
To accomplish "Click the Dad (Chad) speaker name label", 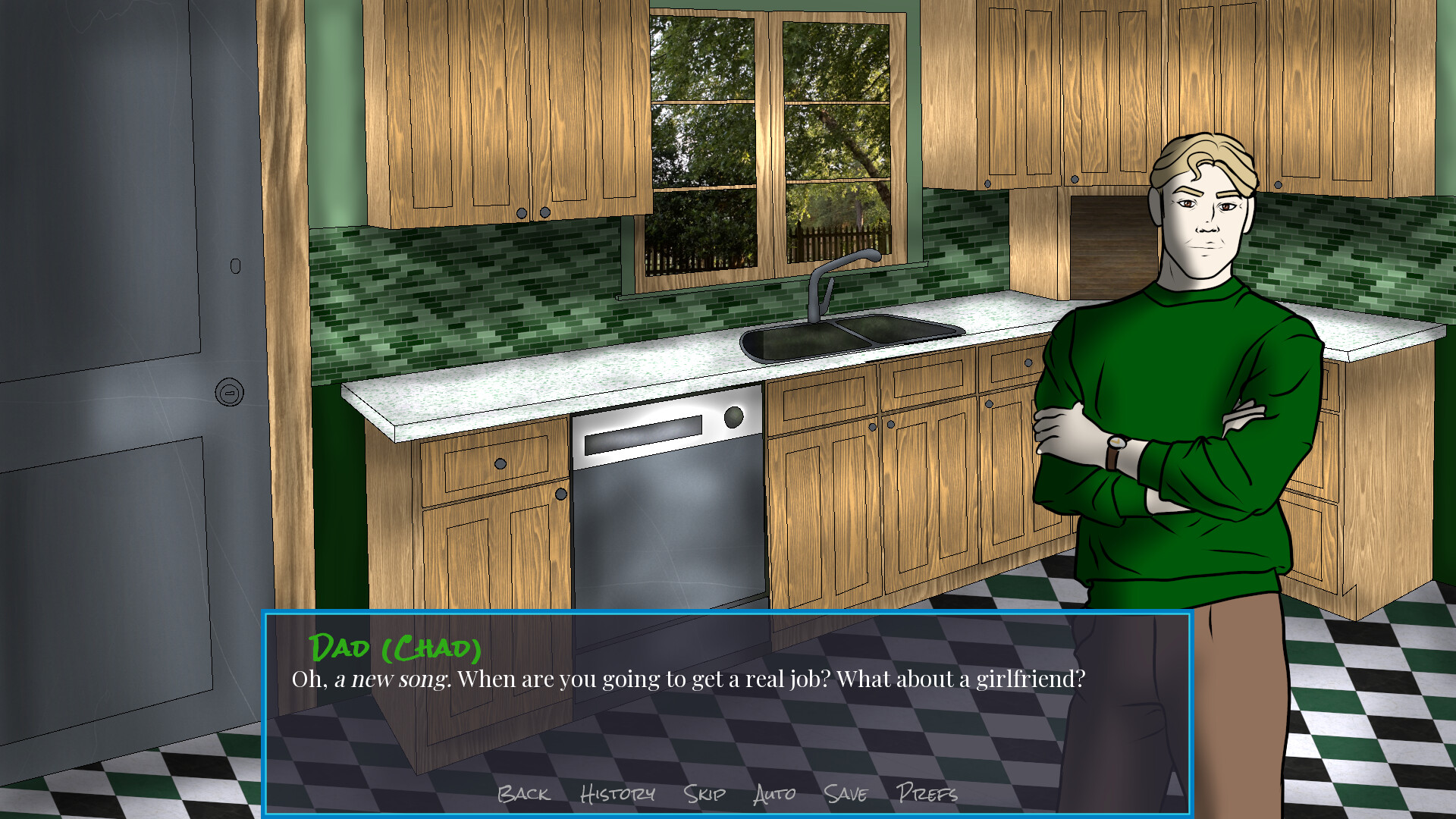I will [394, 648].
